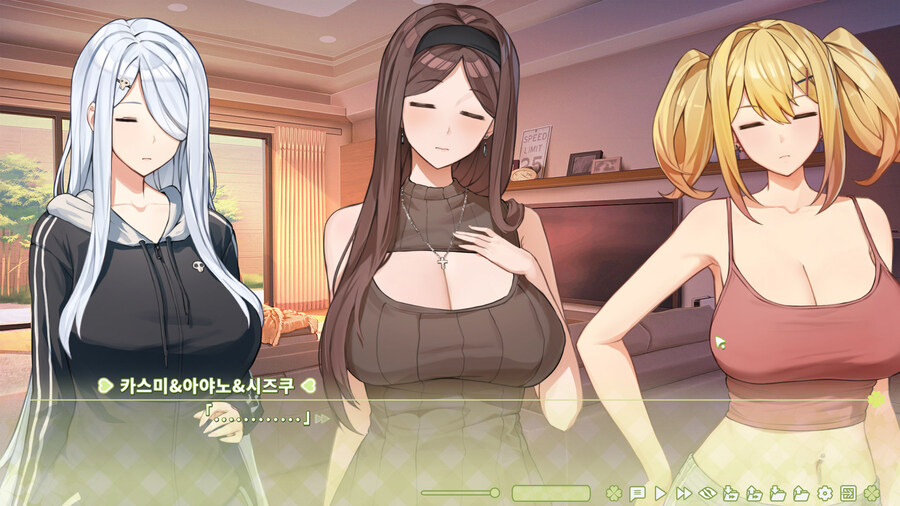Viewport: 900px width, 506px height.
Task: Open the backlog speech bubble icon
Action: pyautogui.click(x=636, y=493)
